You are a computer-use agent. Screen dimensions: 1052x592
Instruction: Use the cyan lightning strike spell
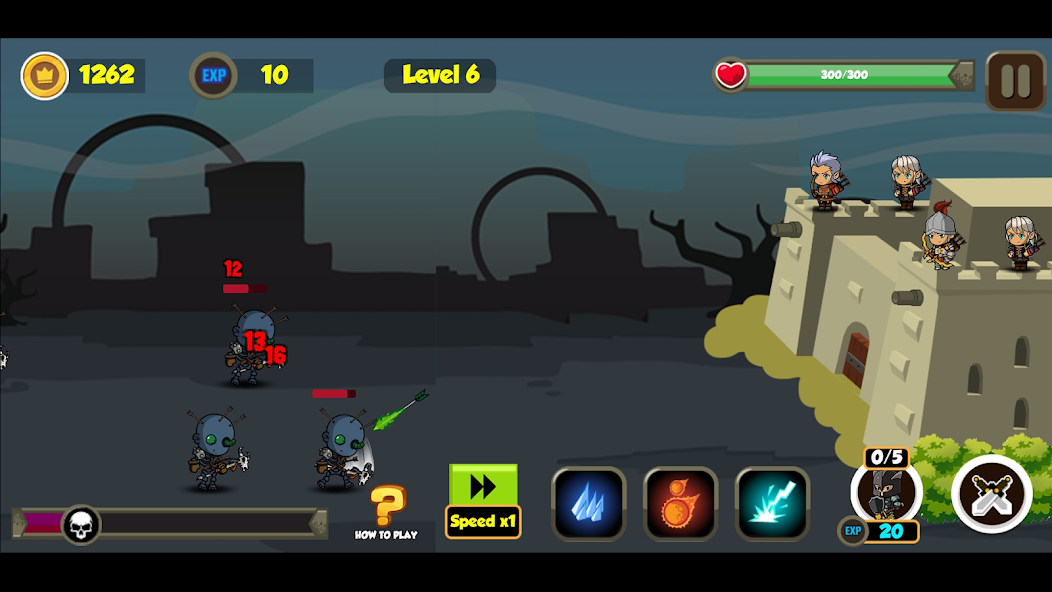772,503
